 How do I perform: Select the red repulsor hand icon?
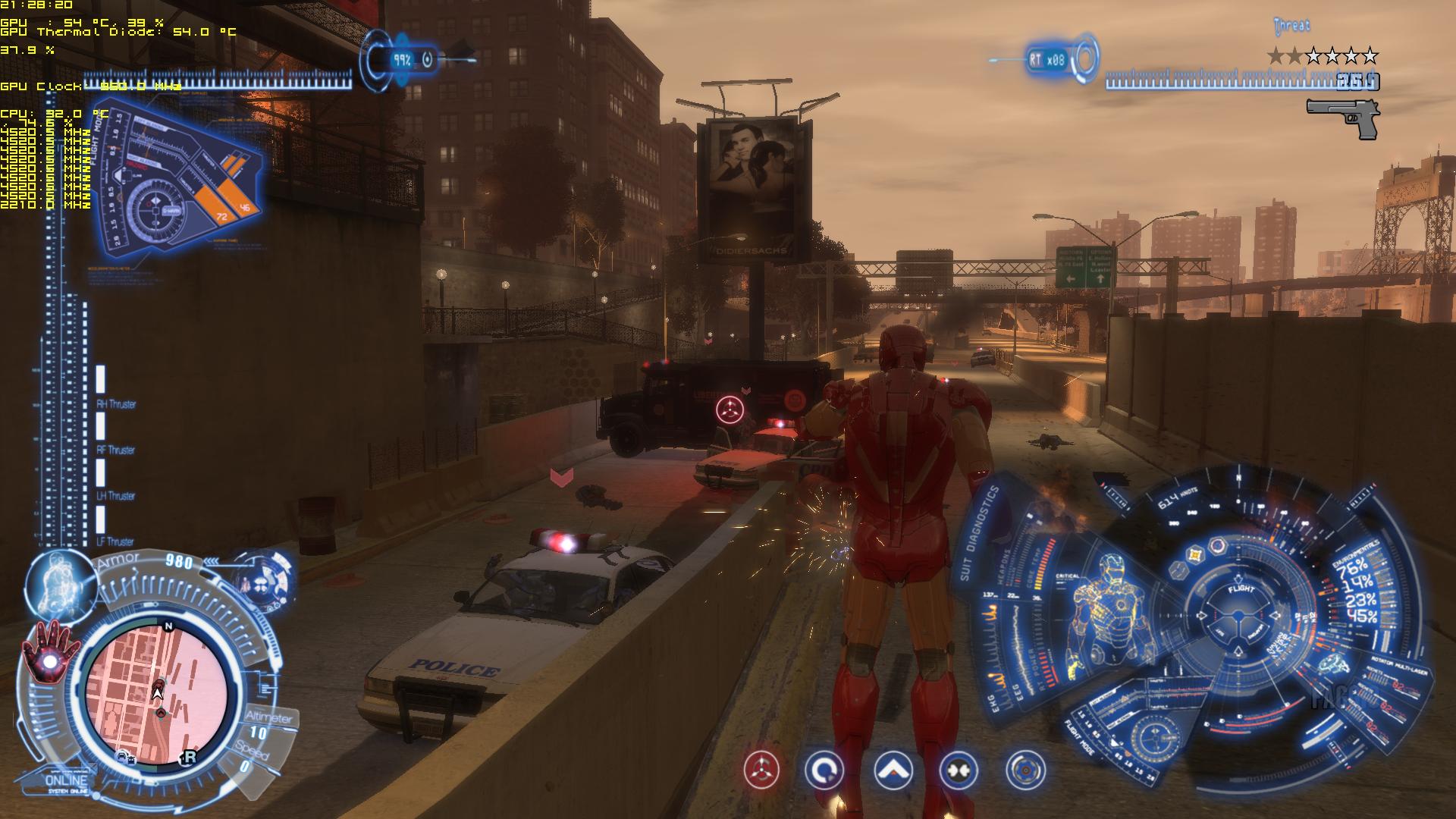point(50,655)
